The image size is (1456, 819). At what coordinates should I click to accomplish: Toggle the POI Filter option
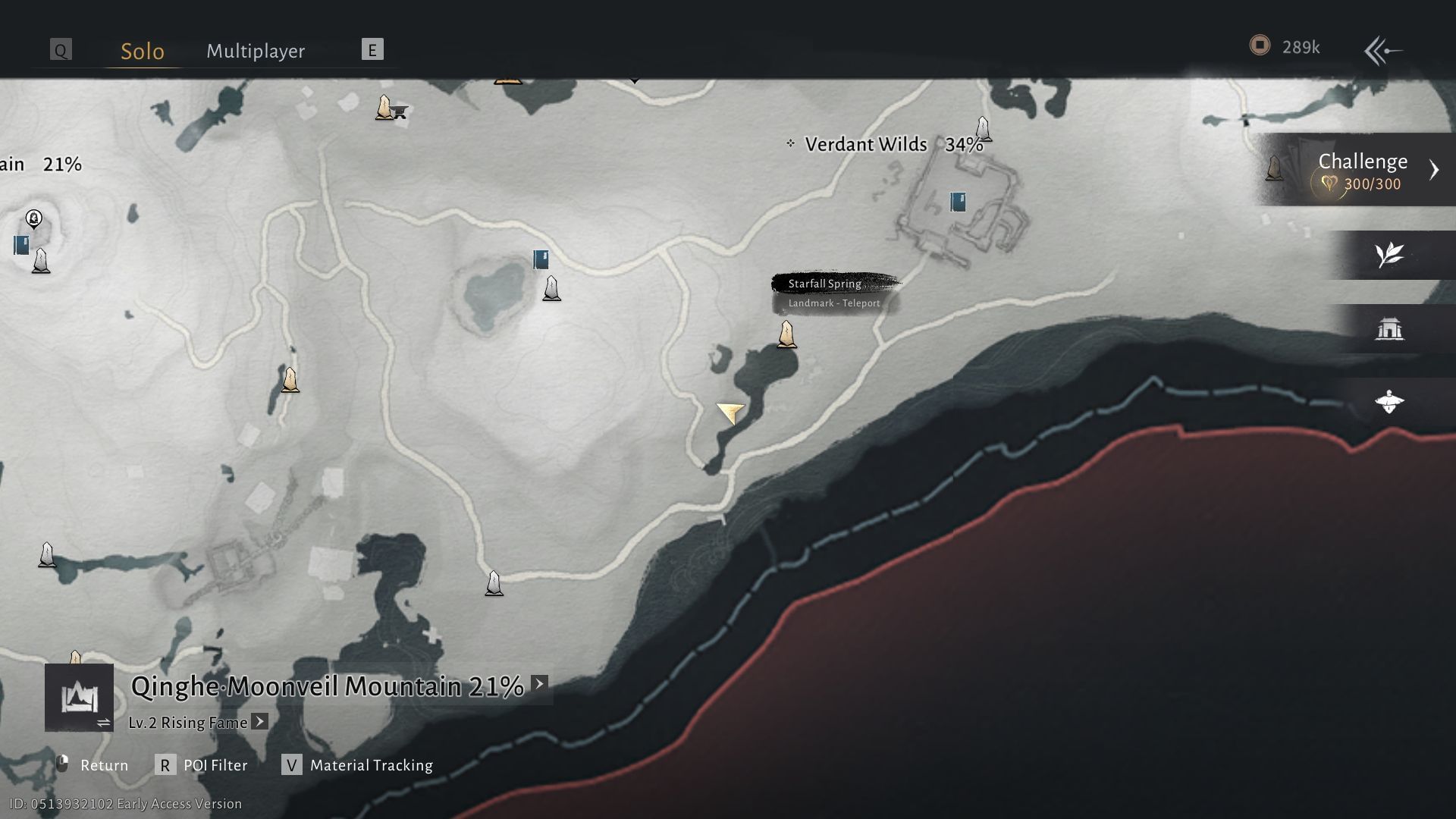click(214, 765)
